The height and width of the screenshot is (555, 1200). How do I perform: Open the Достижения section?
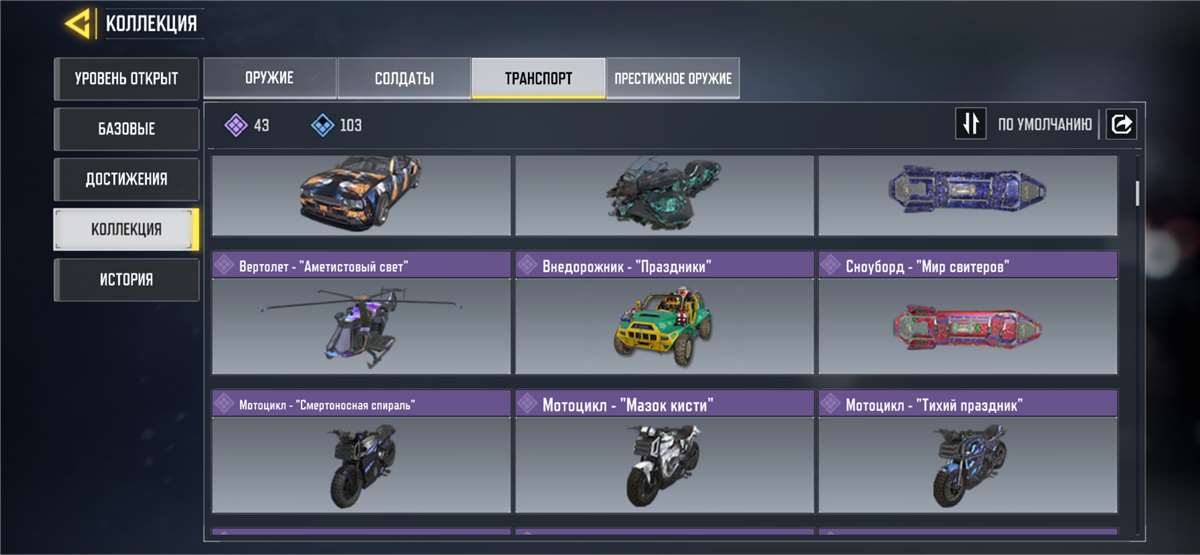pyautogui.click(x=126, y=179)
